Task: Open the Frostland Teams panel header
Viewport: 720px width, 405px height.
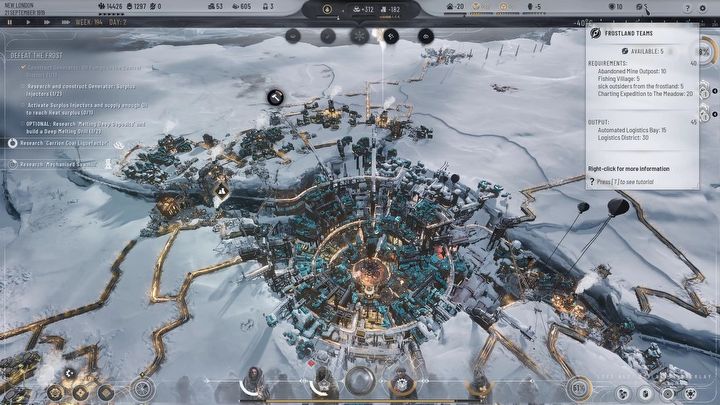Action: point(628,33)
